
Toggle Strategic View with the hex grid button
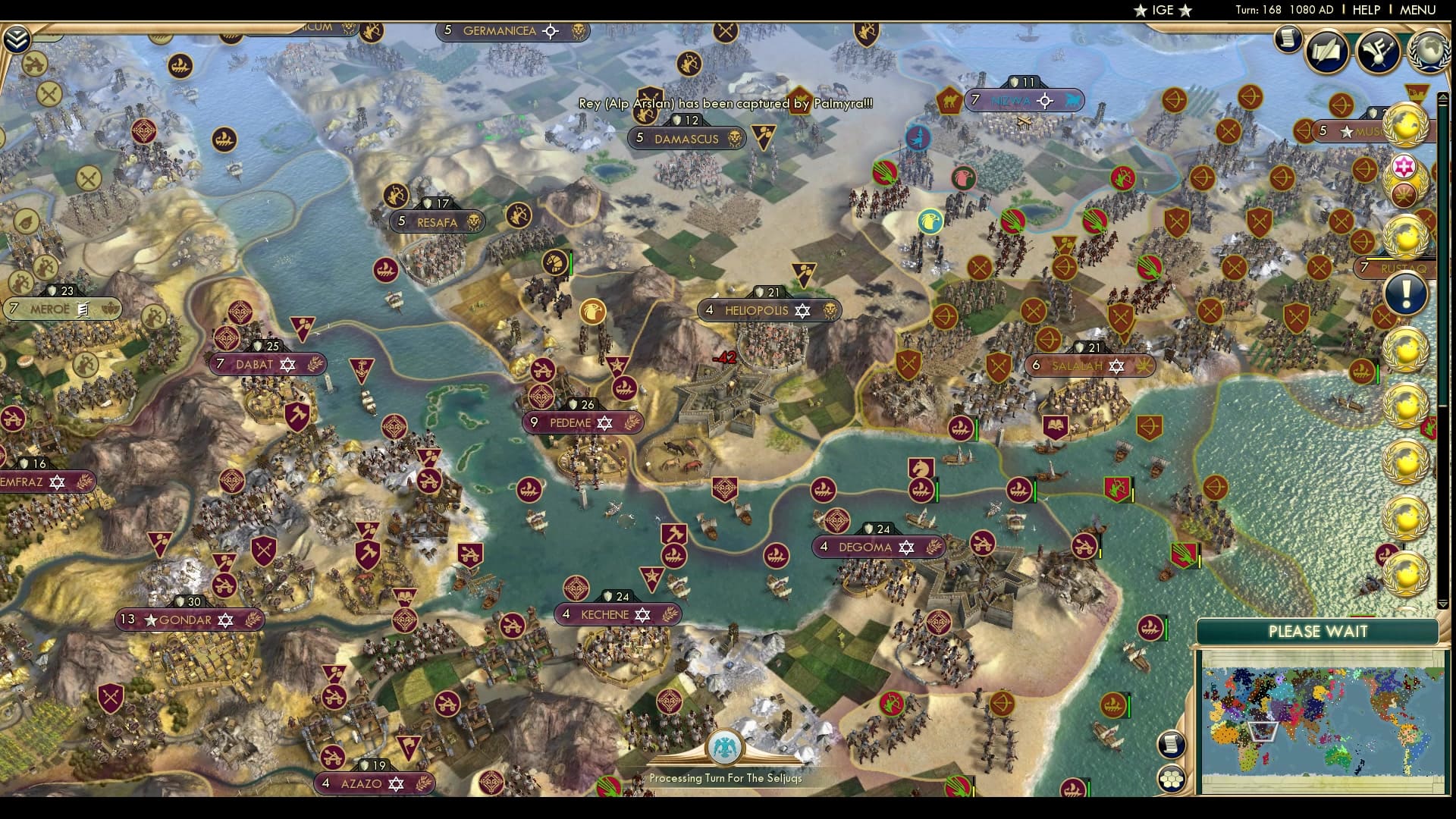1172,779
